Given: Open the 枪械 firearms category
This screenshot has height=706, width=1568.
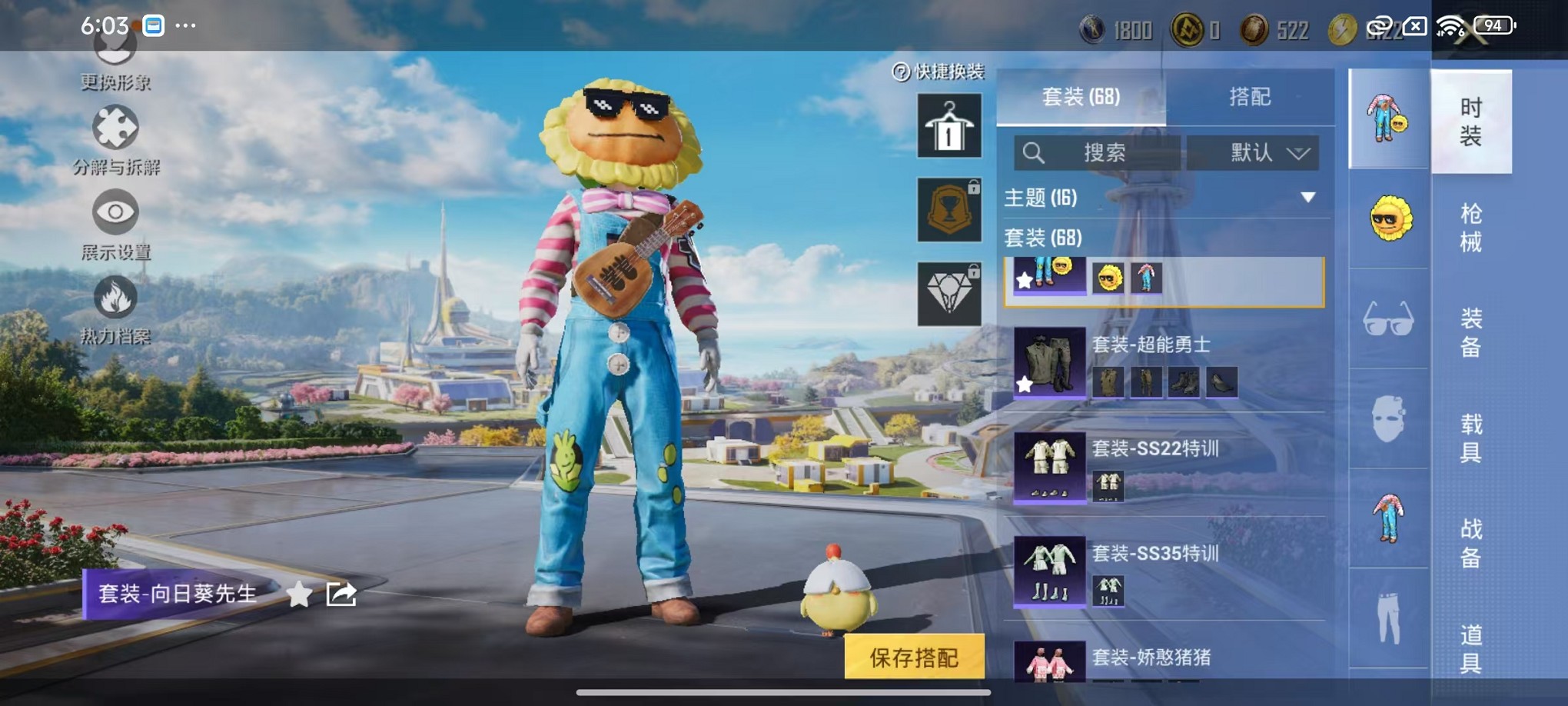Looking at the screenshot, I should 1470,228.
